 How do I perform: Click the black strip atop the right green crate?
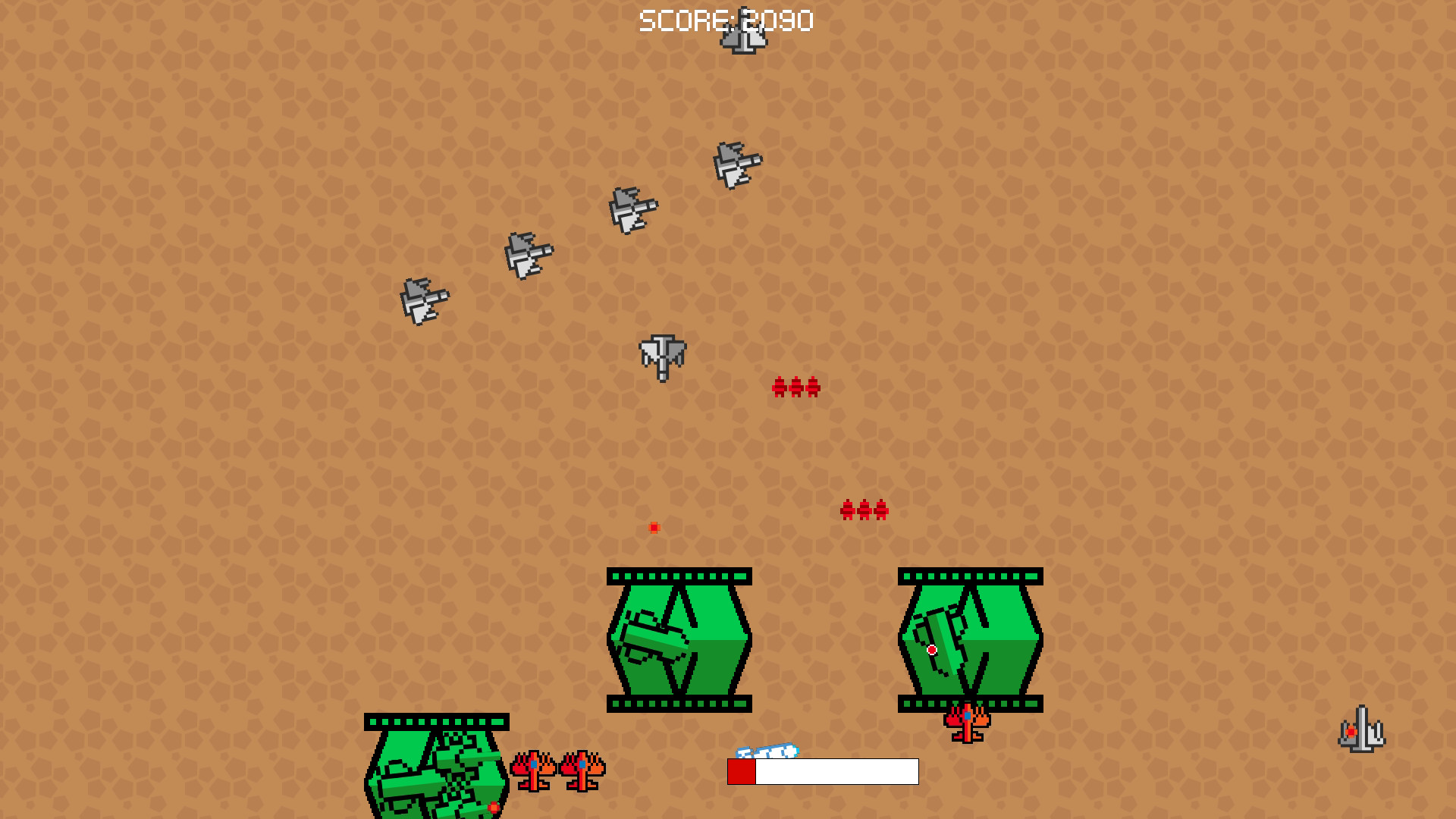pyautogui.click(x=971, y=575)
